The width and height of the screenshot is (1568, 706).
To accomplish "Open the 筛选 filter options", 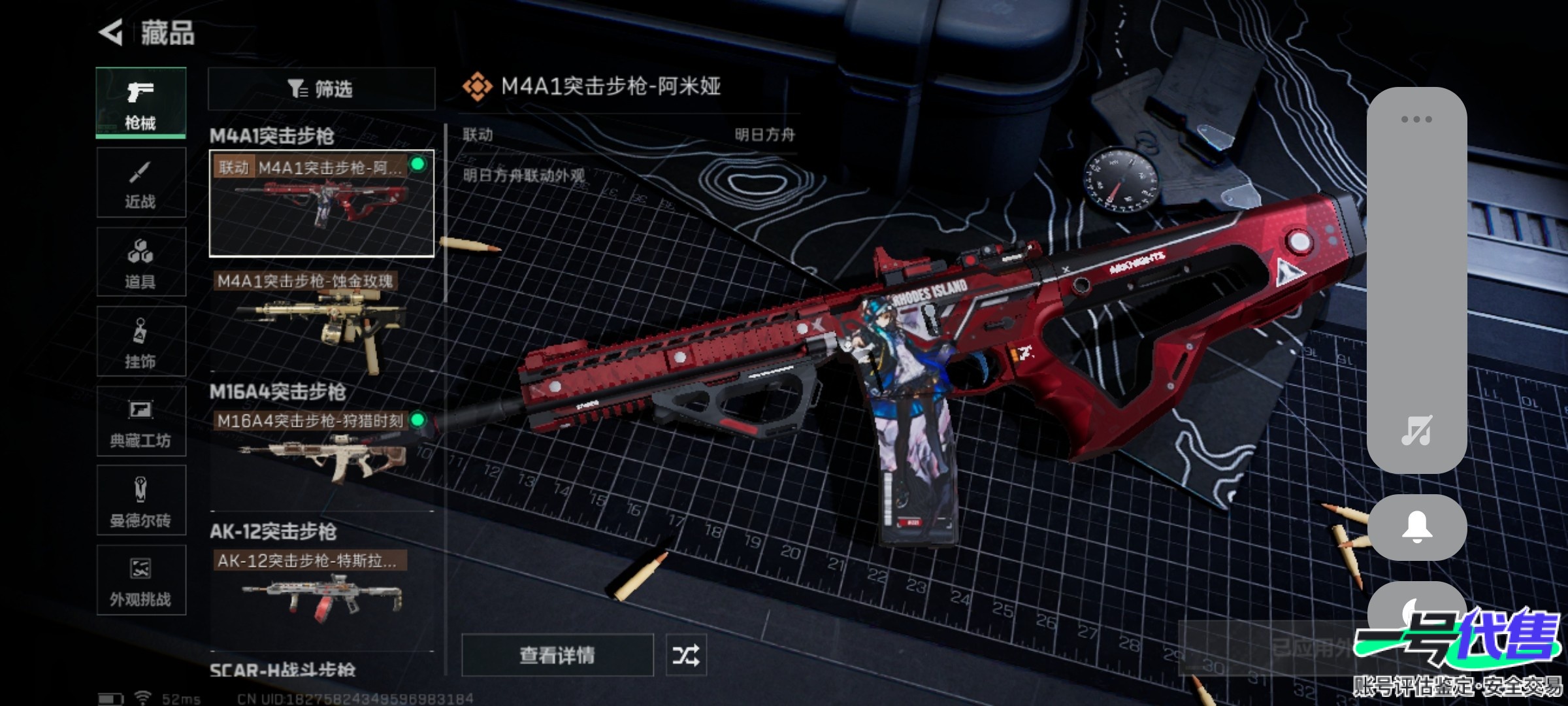I will [x=321, y=89].
